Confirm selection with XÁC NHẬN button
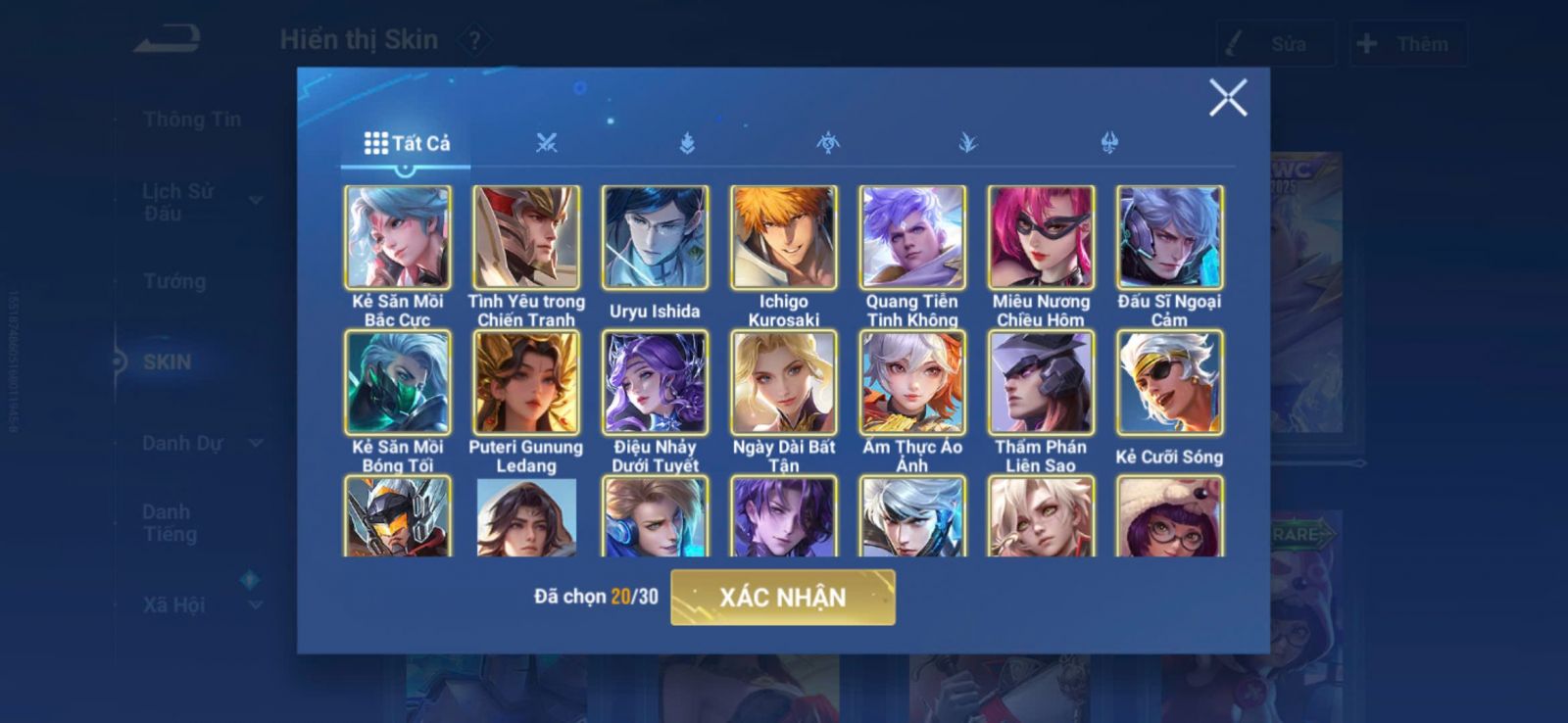 coord(782,597)
